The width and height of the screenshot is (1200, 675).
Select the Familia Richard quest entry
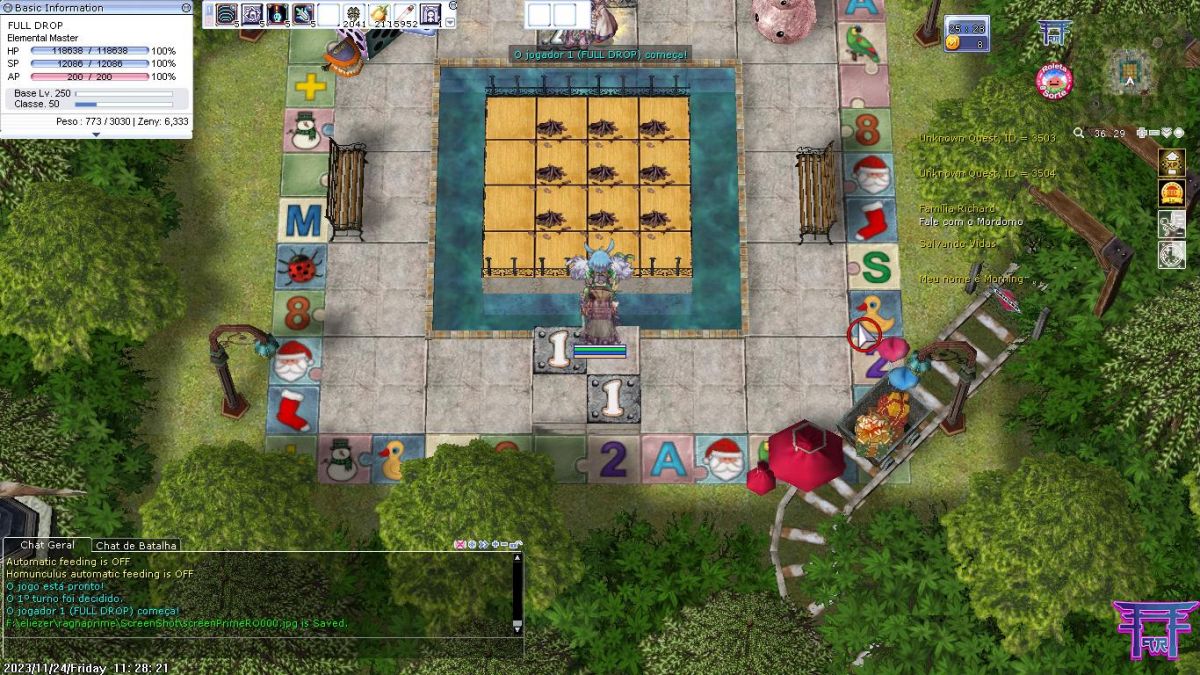coord(957,208)
